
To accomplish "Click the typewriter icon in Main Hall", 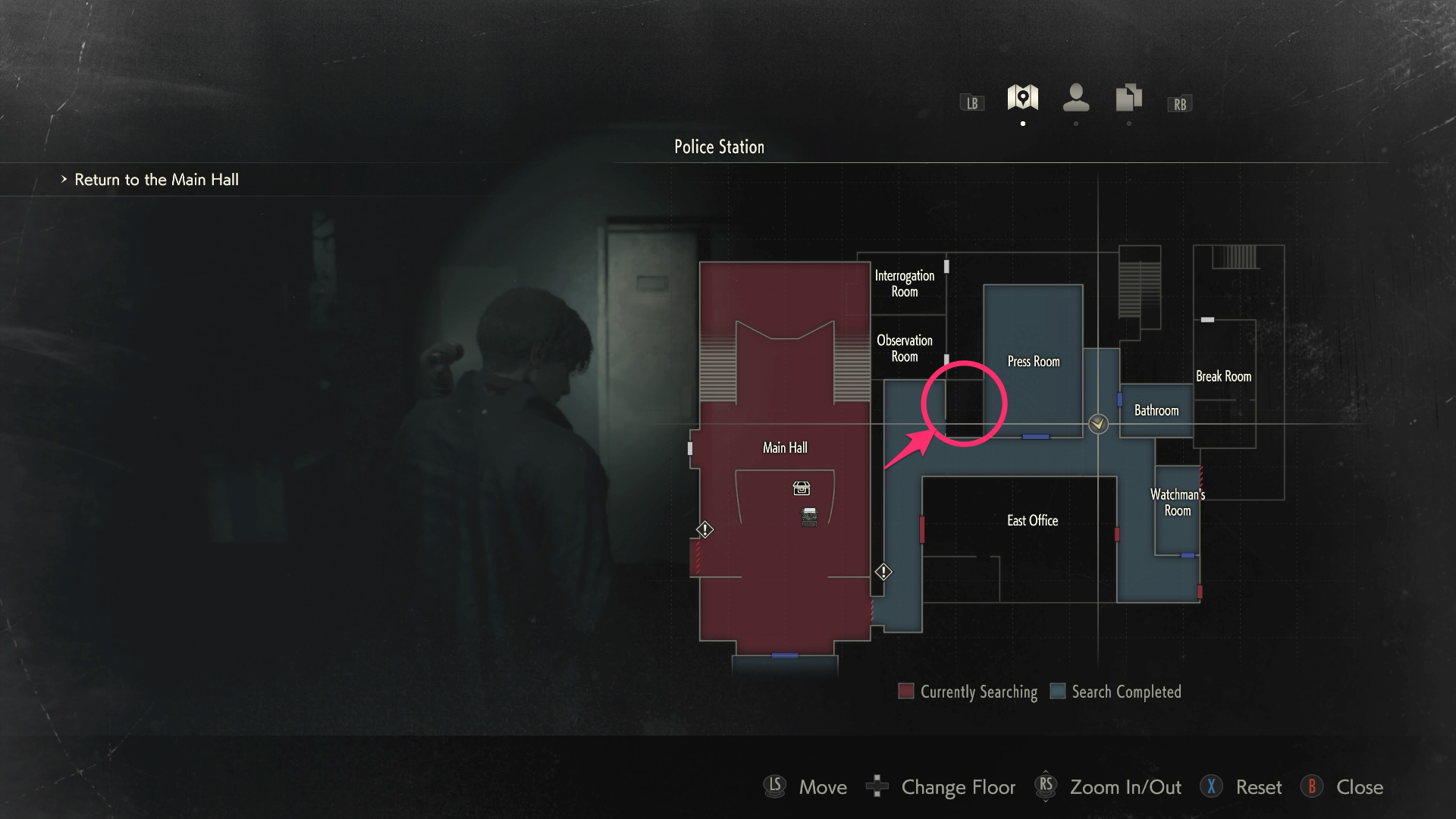I will 809,517.
